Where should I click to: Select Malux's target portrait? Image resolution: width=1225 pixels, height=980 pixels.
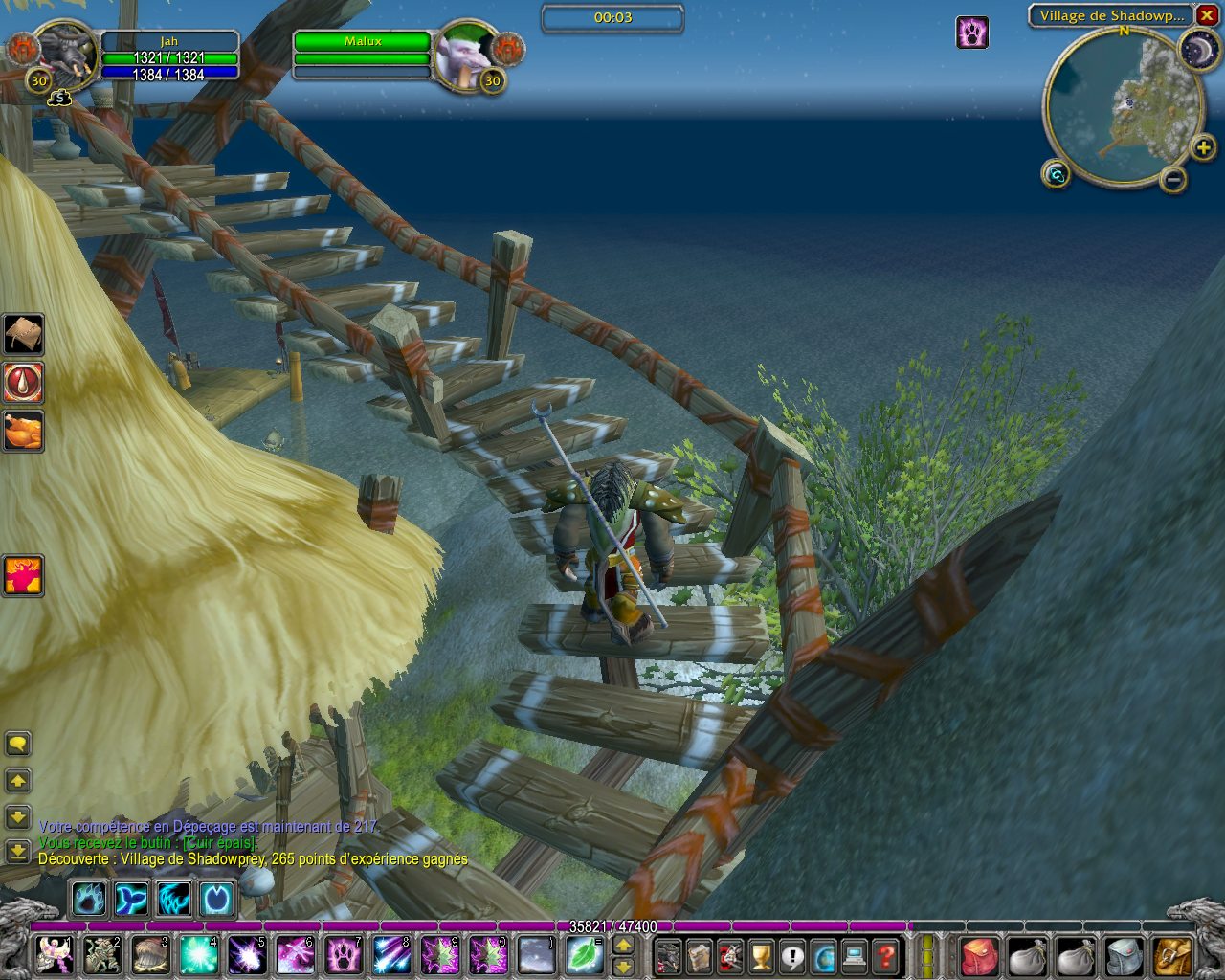coord(464,55)
